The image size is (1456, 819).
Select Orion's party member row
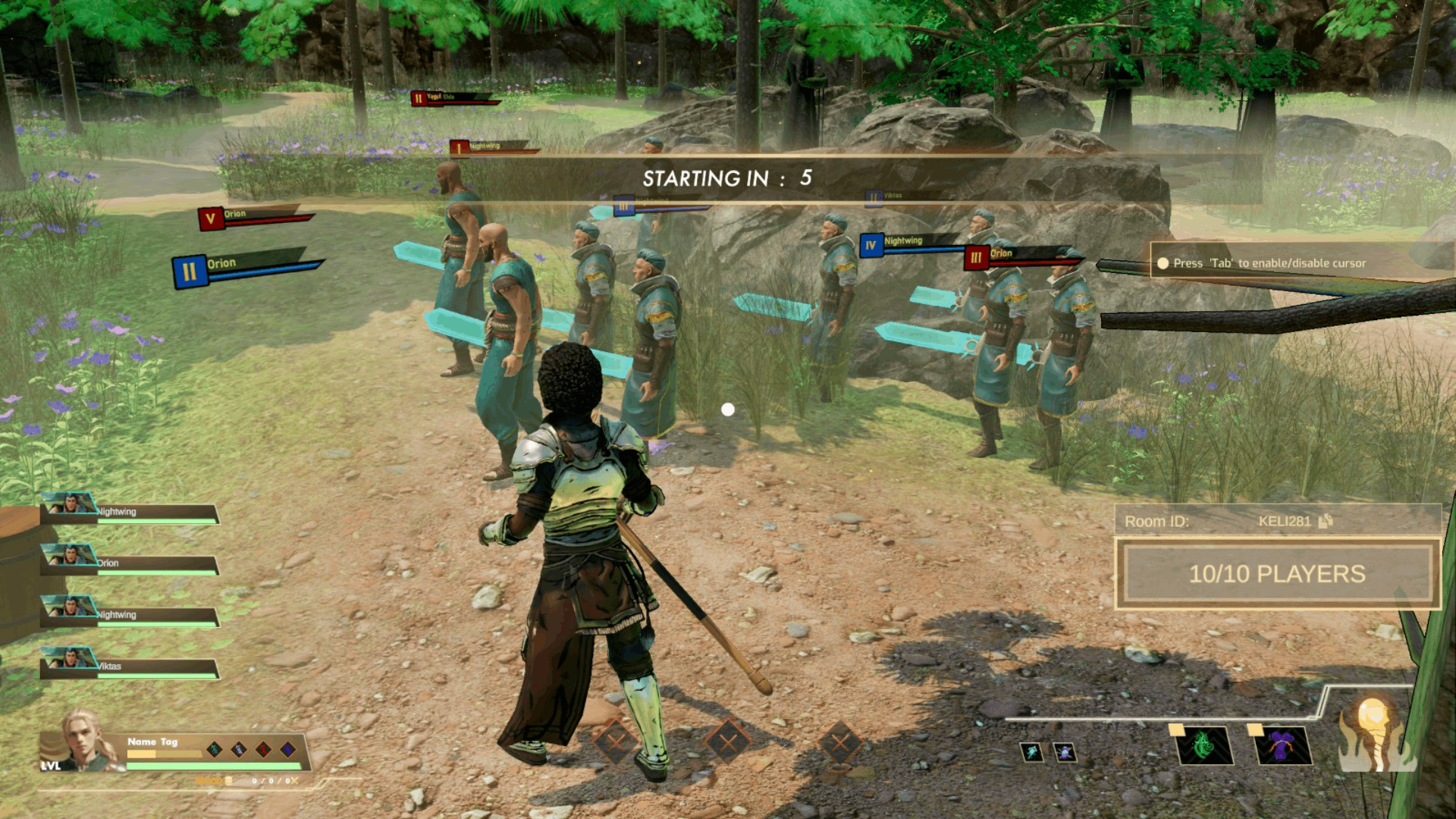(130, 563)
